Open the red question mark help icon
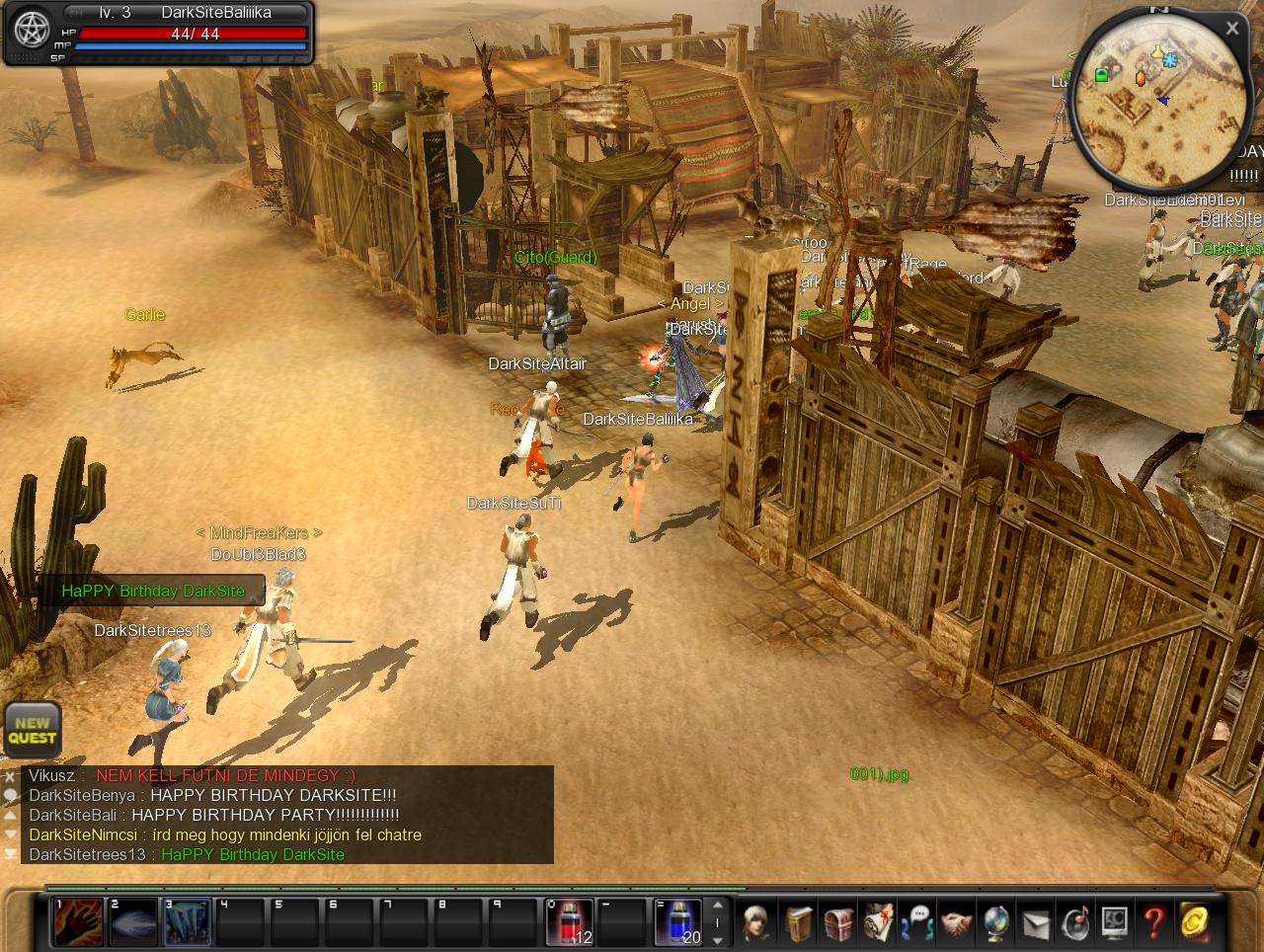Image resolution: width=1264 pixels, height=952 pixels. tap(1153, 923)
